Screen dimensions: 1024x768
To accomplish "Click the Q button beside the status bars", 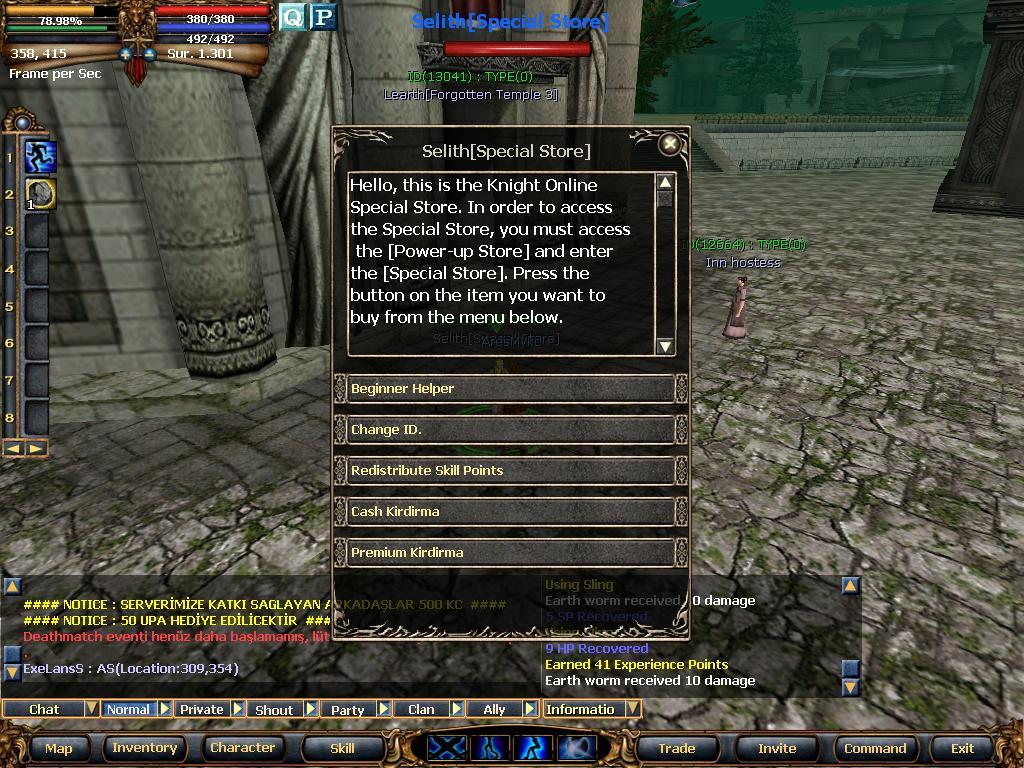I will [292, 17].
